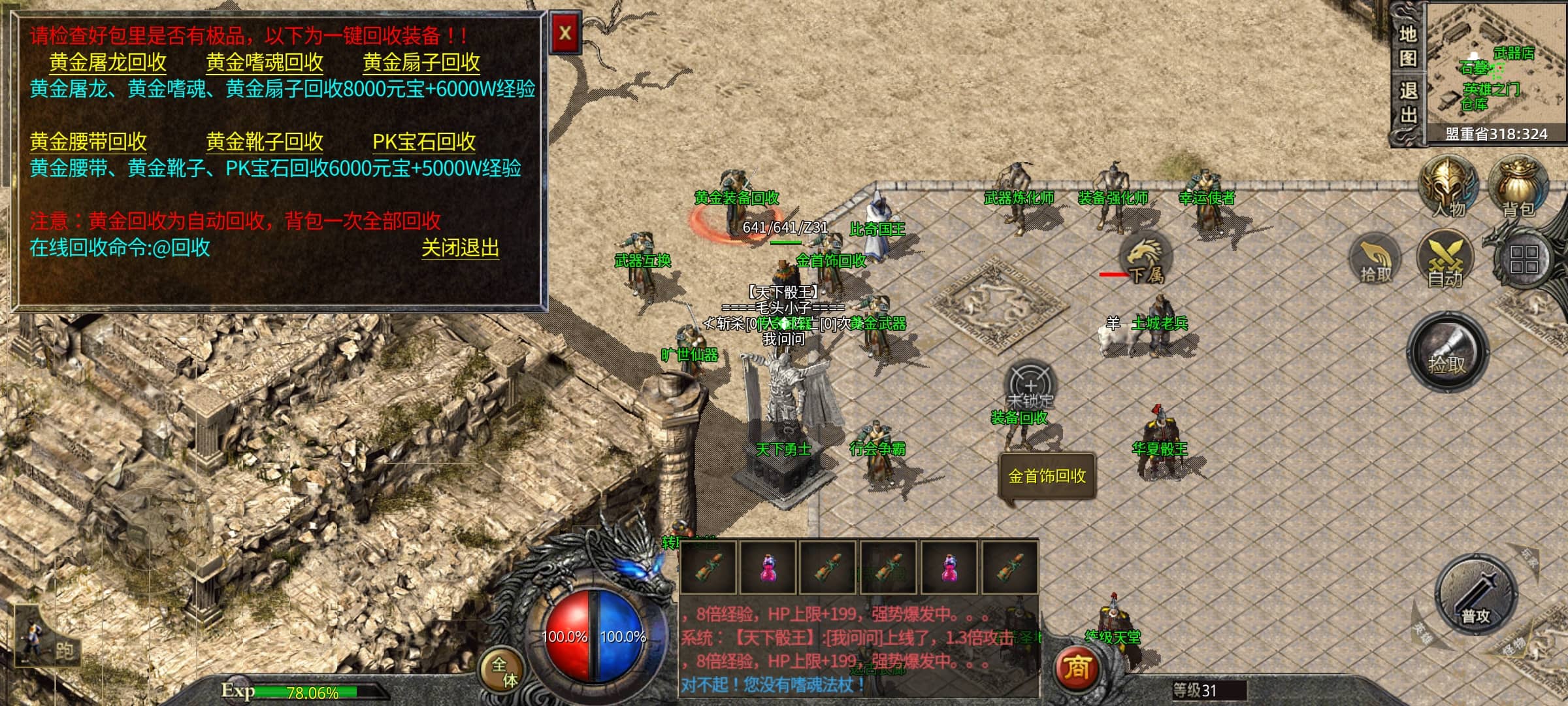The width and height of the screenshot is (1568, 706).
Task: Open the 下属 subordinate menu
Action: click(x=1145, y=258)
